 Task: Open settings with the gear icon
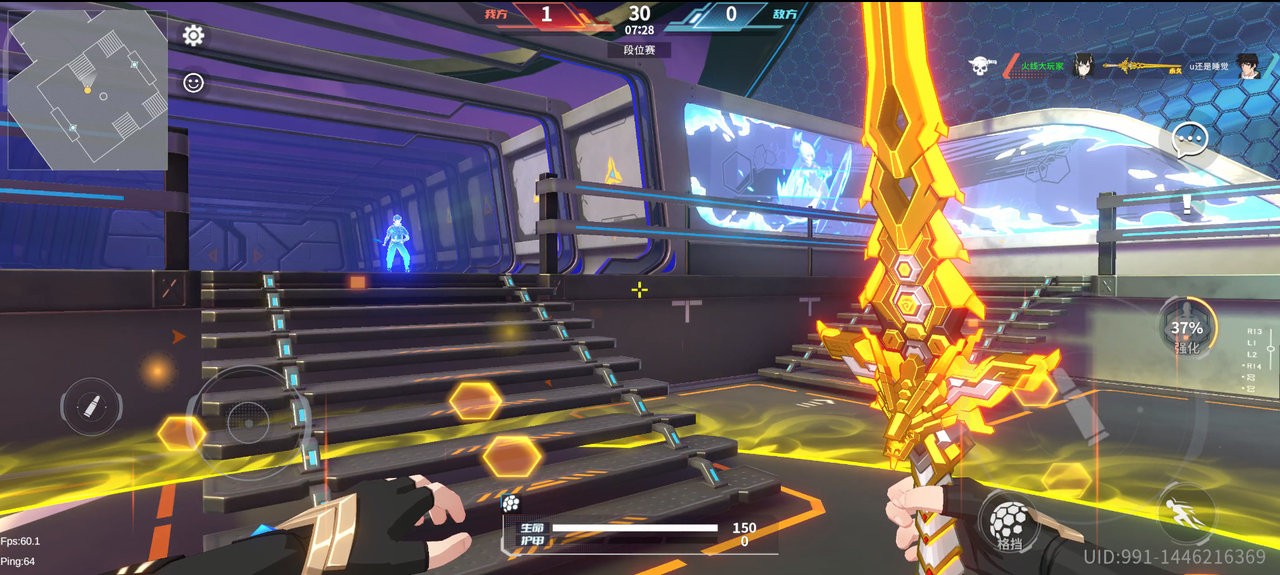pos(193,36)
